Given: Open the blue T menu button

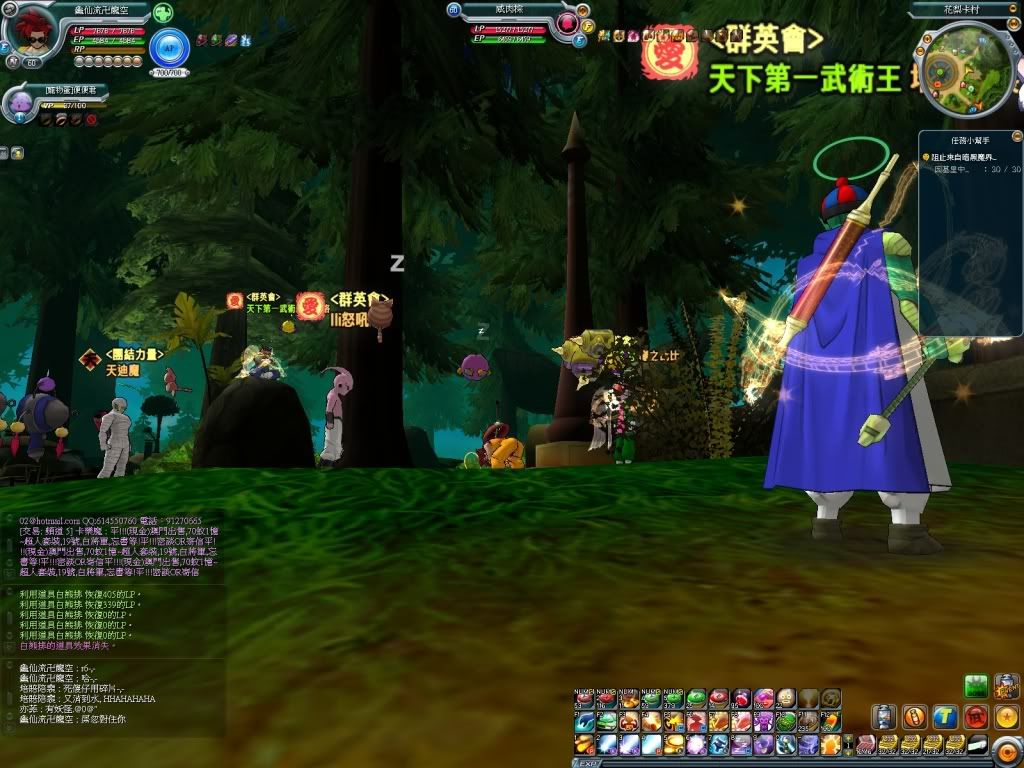Looking at the screenshot, I should point(945,716).
